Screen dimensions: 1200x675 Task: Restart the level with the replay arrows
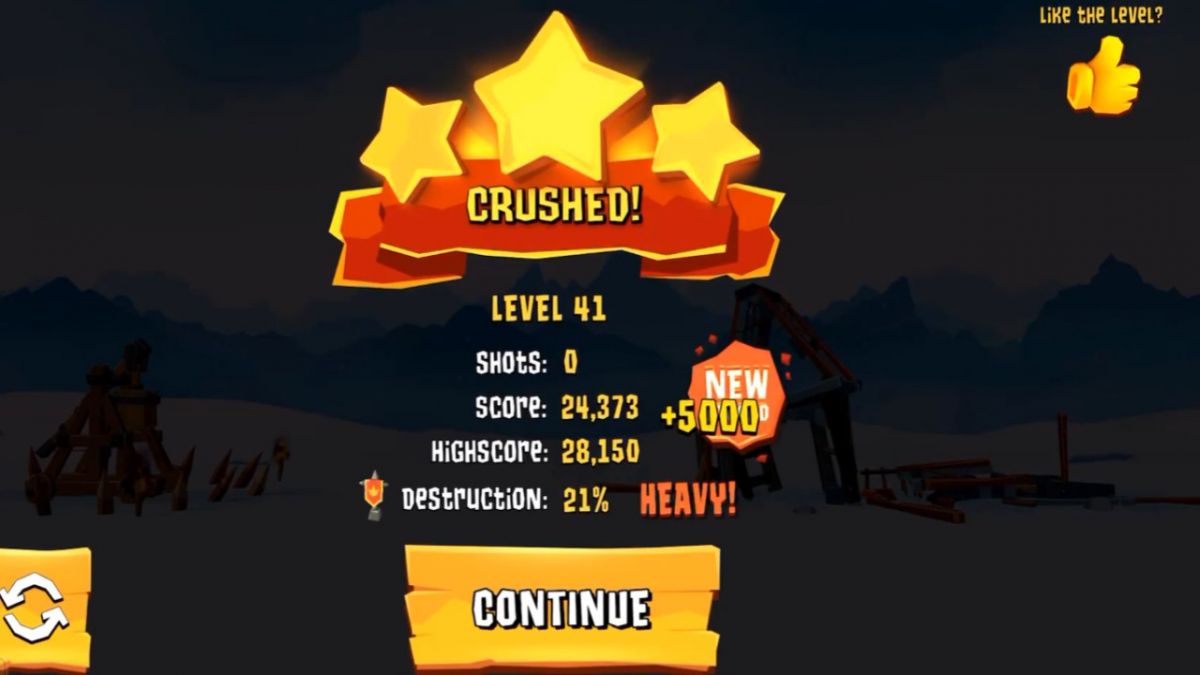coord(36,608)
